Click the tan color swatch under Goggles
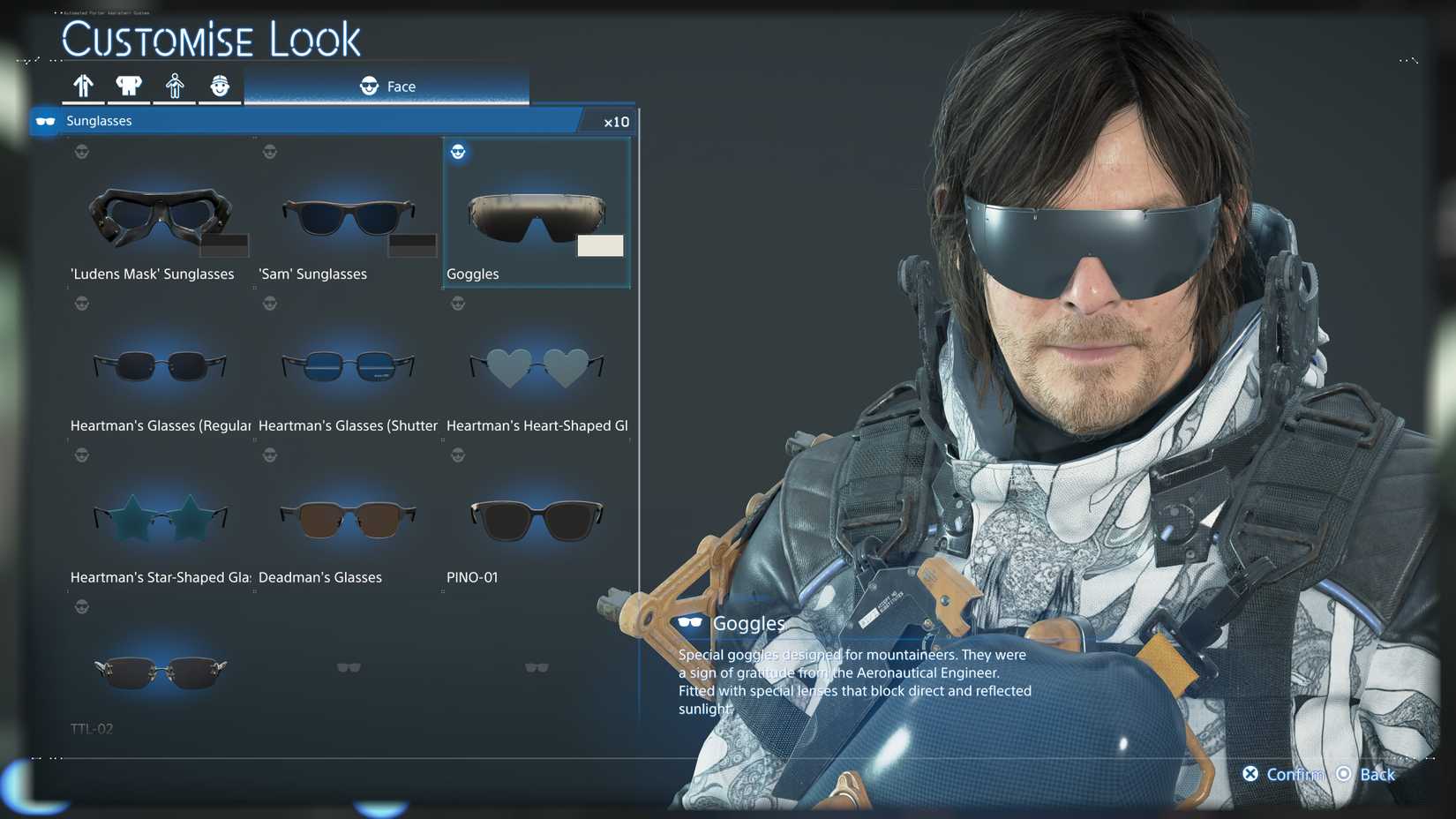The height and width of the screenshot is (819, 1456). [600, 246]
